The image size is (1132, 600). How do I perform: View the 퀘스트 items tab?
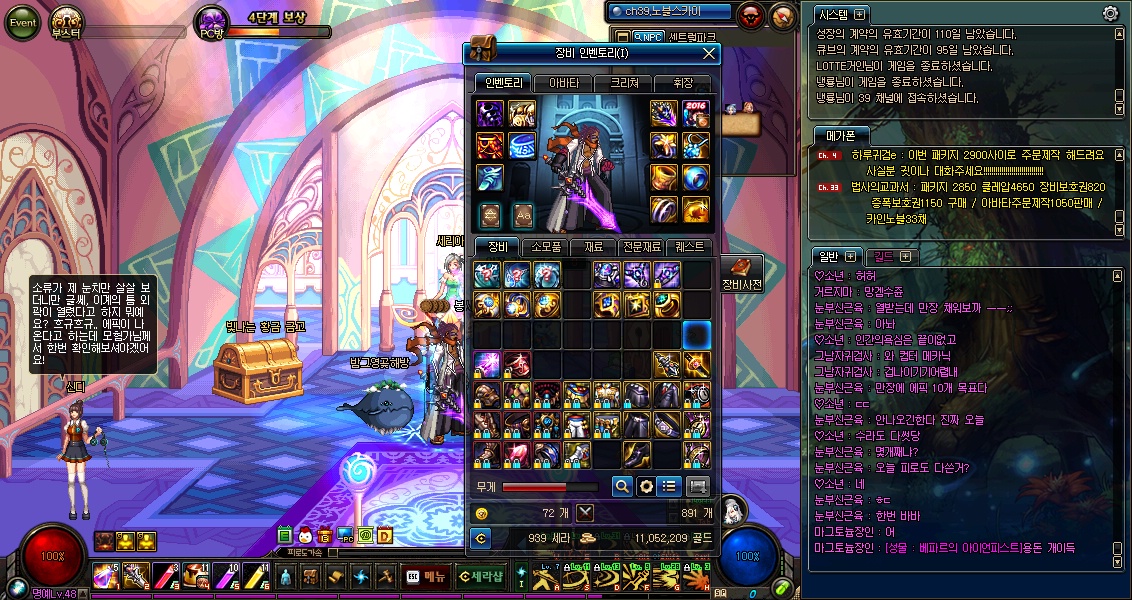click(689, 247)
